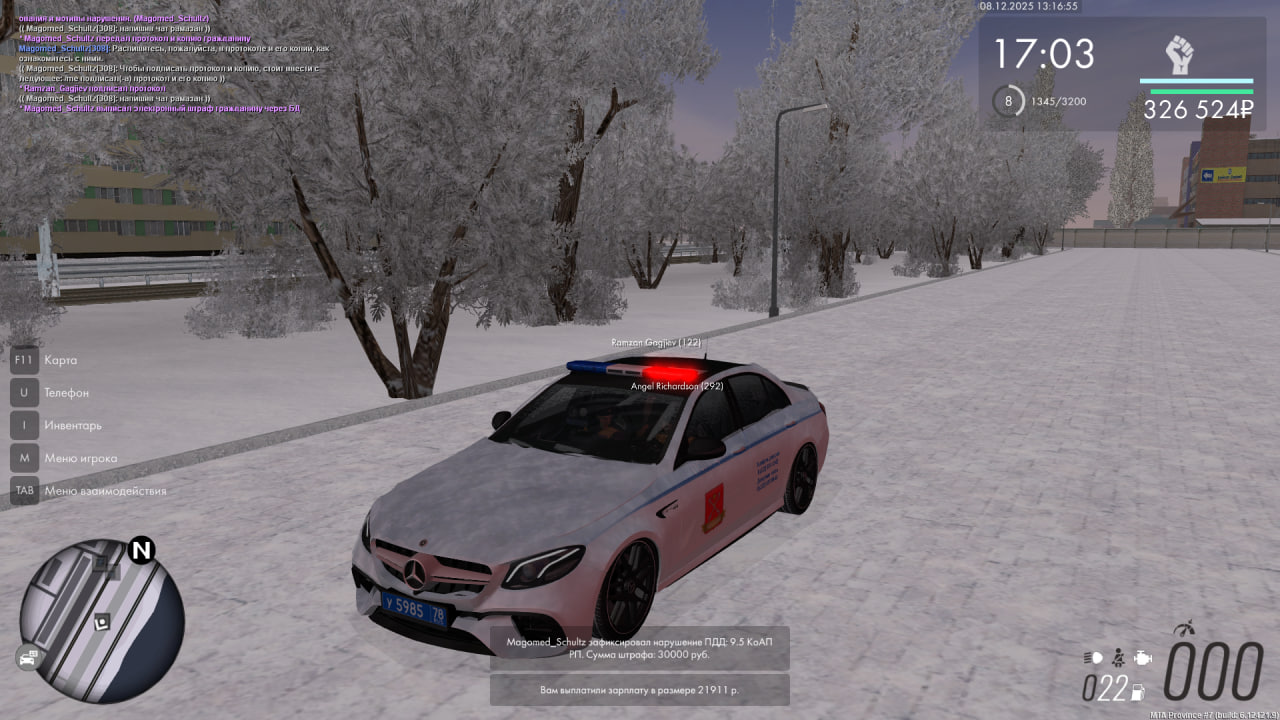Screen dimensions: 1280x720
Task: Click the level 8 progress ring
Action: click(1008, 101)
